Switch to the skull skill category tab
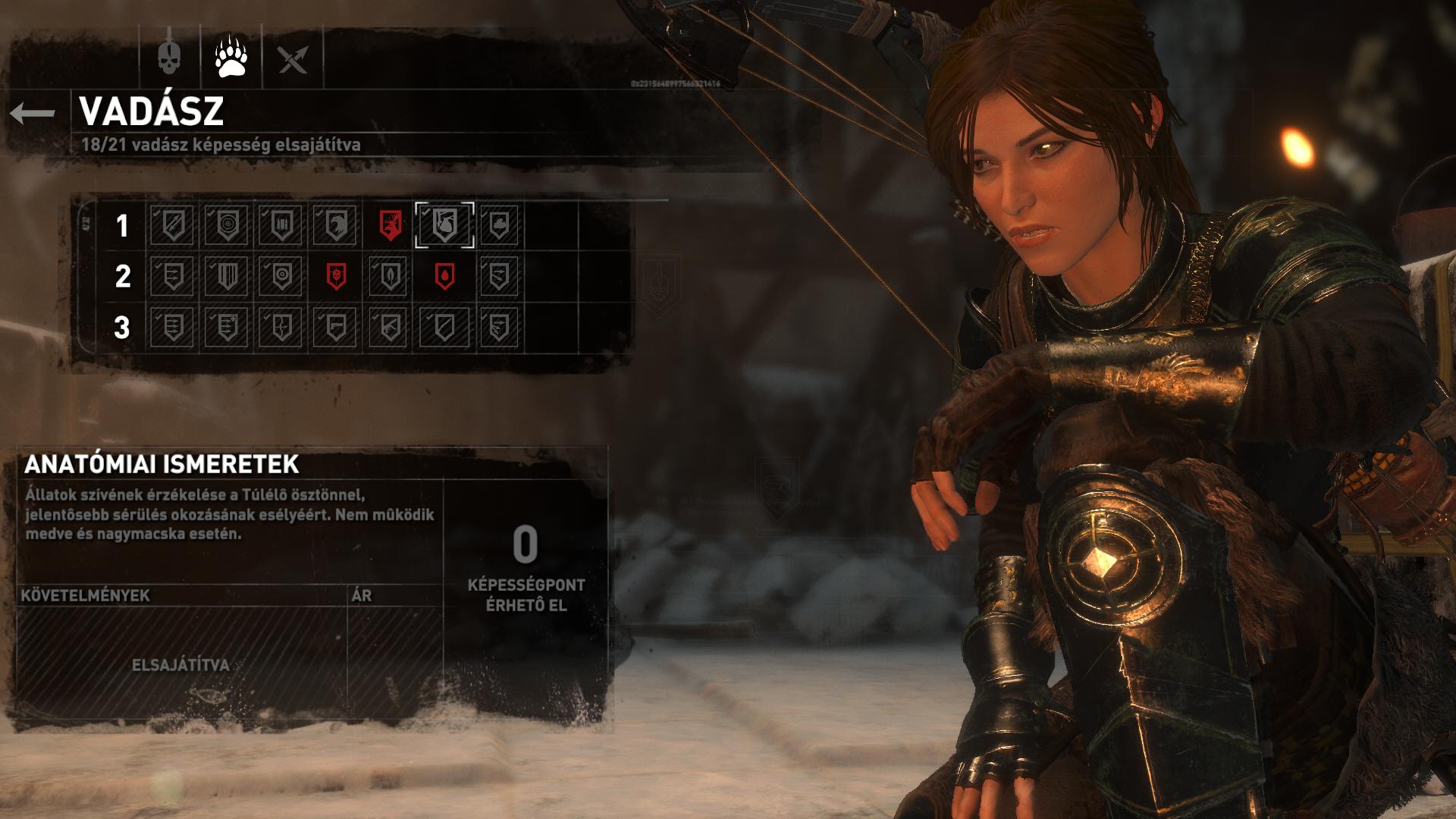Viewport: 1456px width, 819px height. (x=169, y=57)
